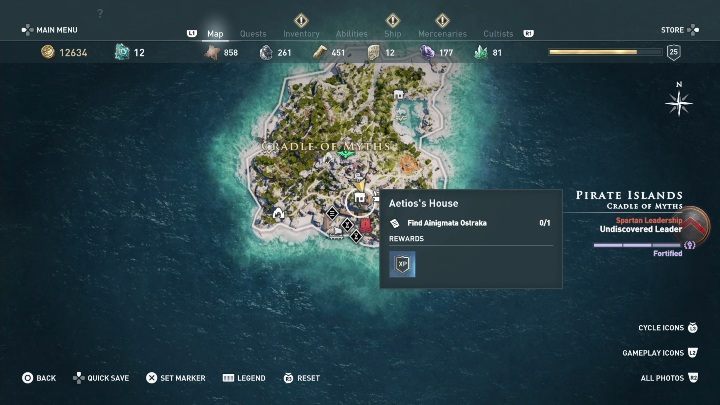Screen dimensions: 720x405
Task: Click the XP reward icon in tooltip
Action: [402, 264]
